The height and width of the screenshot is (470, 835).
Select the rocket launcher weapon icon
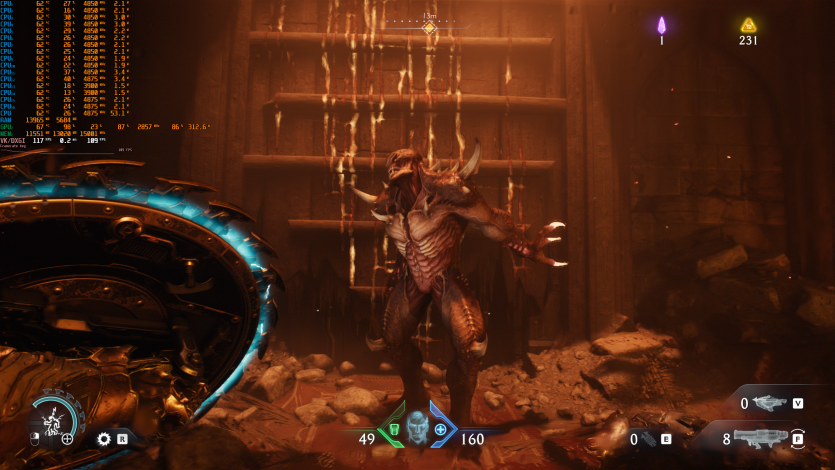[x=764, y=437]
